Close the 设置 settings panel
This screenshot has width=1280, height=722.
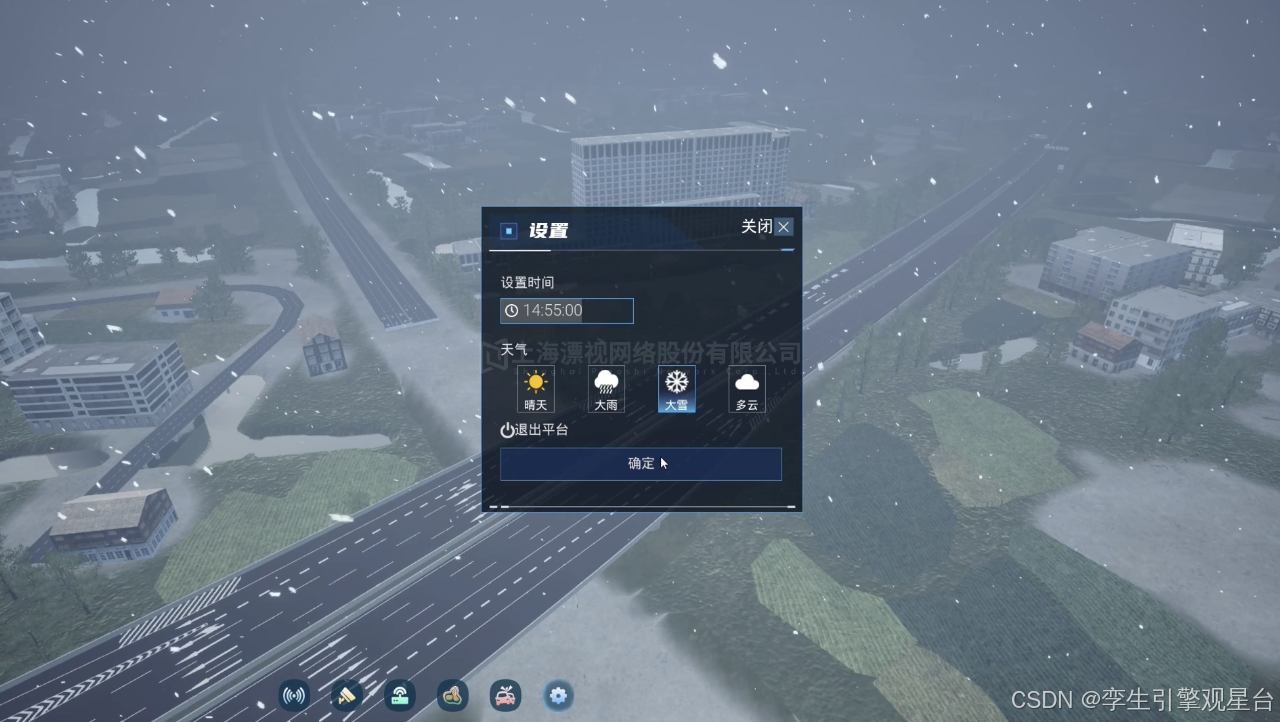tap(783, 227)
